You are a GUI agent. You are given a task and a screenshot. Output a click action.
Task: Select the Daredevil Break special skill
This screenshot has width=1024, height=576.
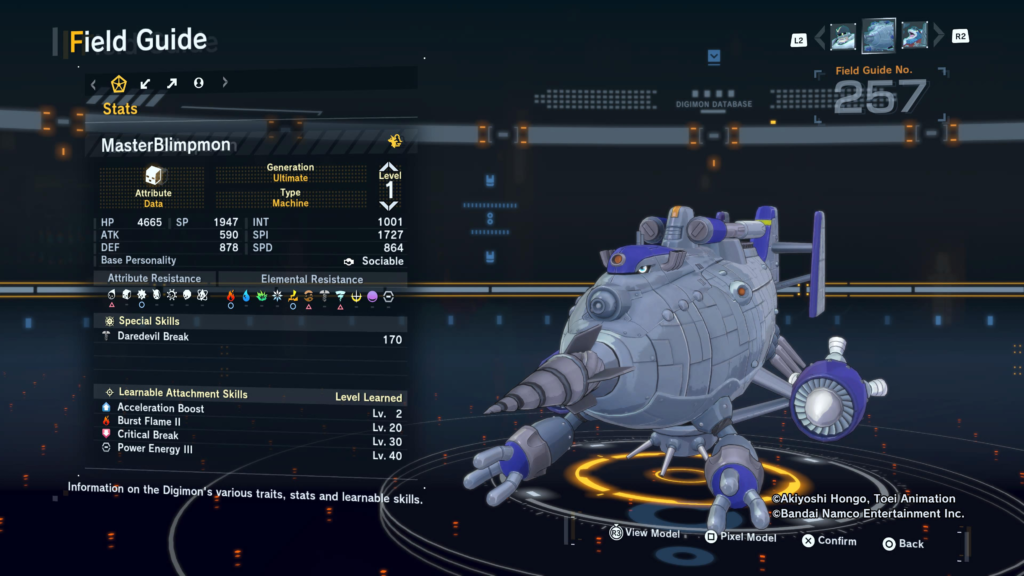pyautogui.click(x=250, y=338)
